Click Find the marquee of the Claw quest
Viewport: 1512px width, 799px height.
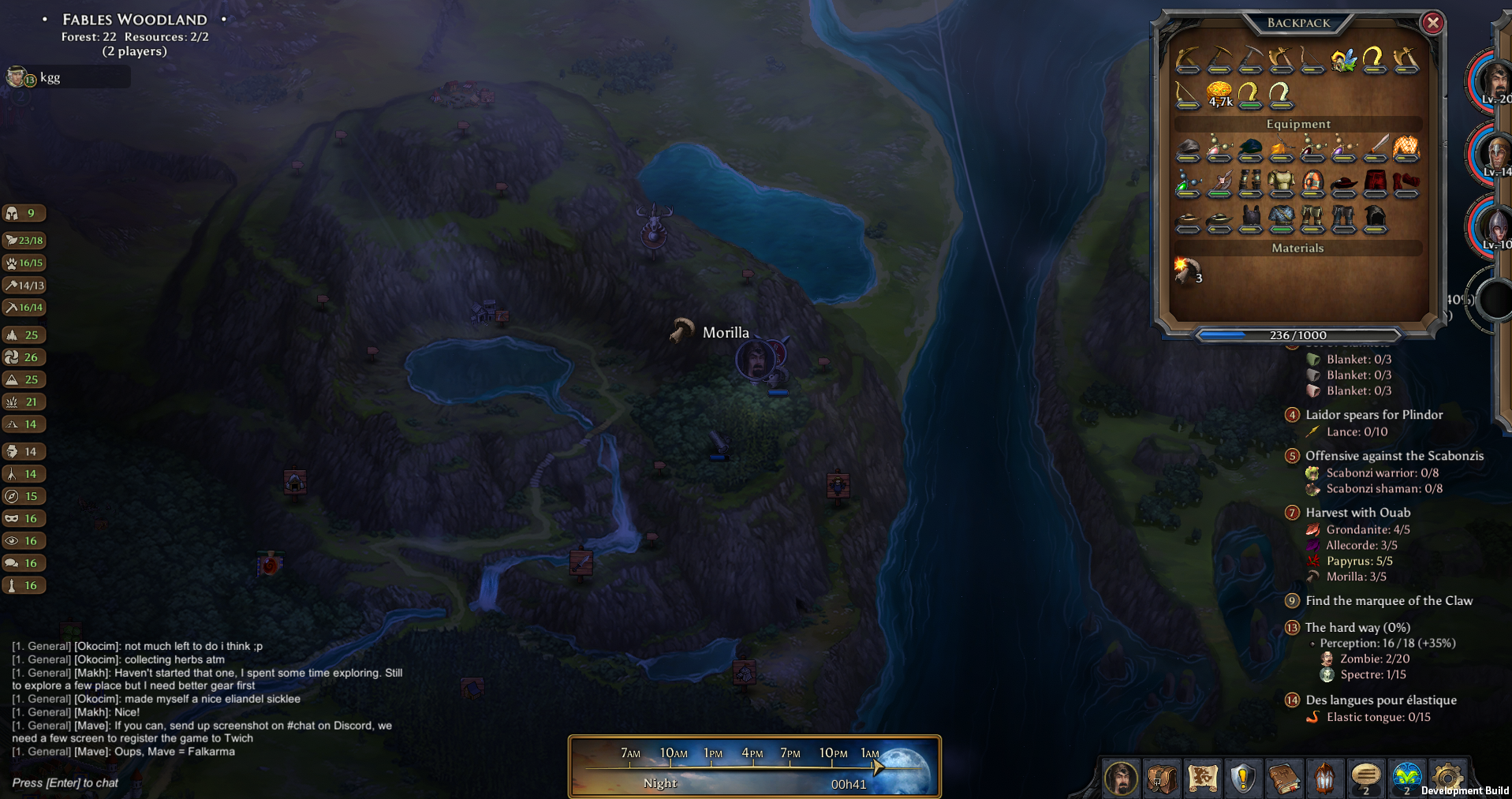click(x=1389, y=600)
